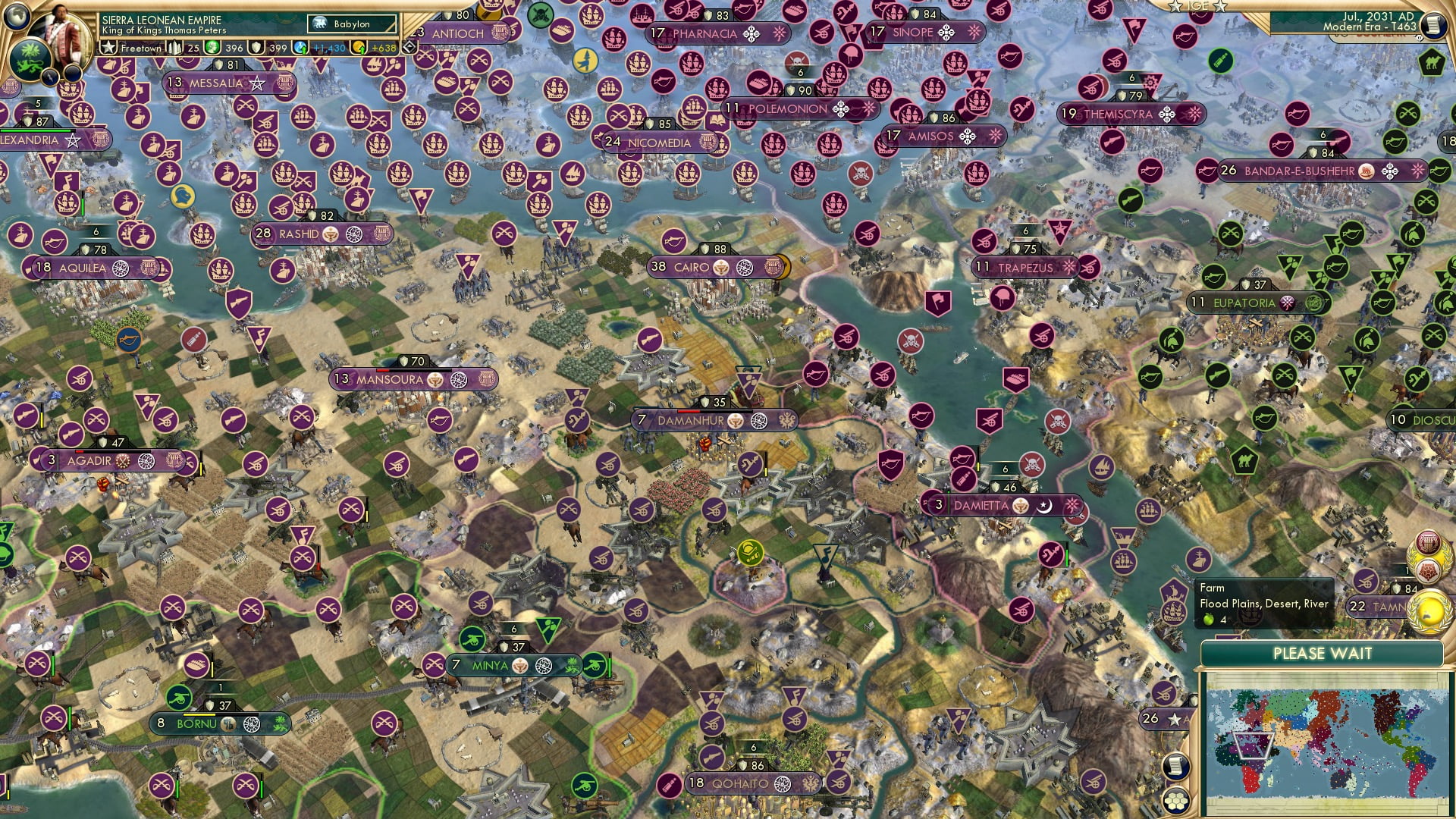
Task: Click Bornu's yellow production progress bar
Action: coord(199,716)
